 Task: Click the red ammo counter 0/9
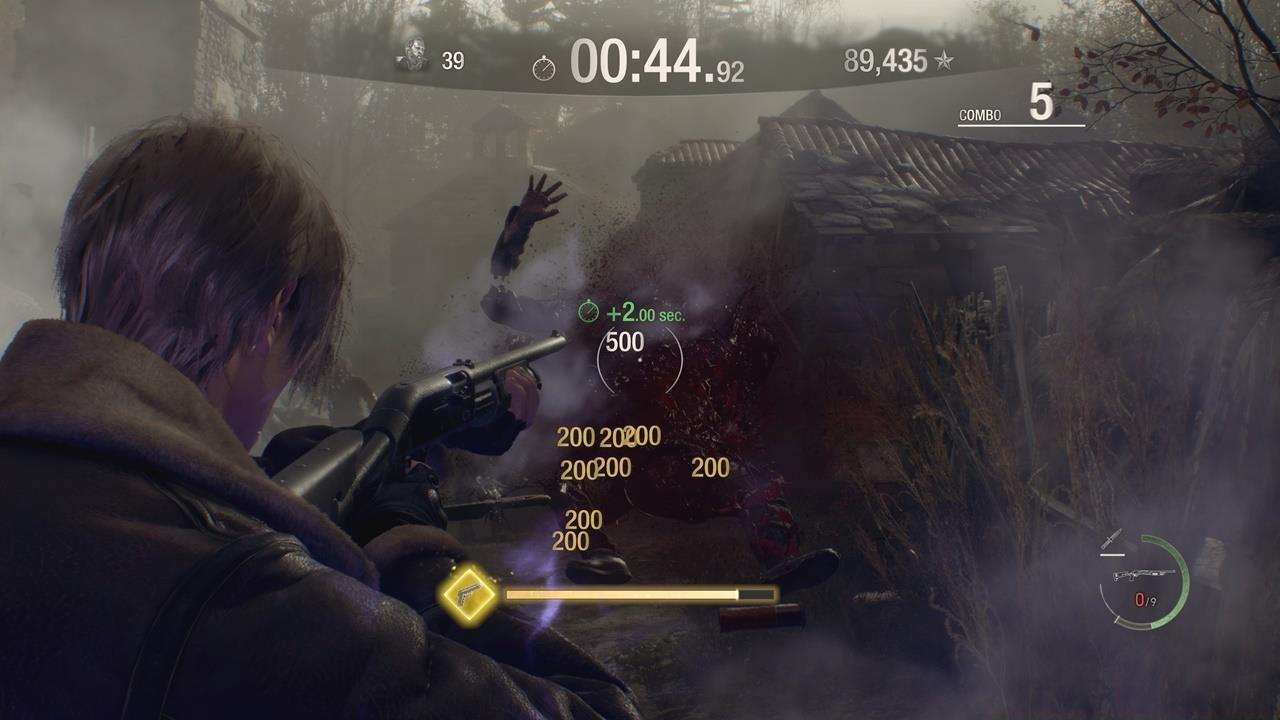[1145, 599]
